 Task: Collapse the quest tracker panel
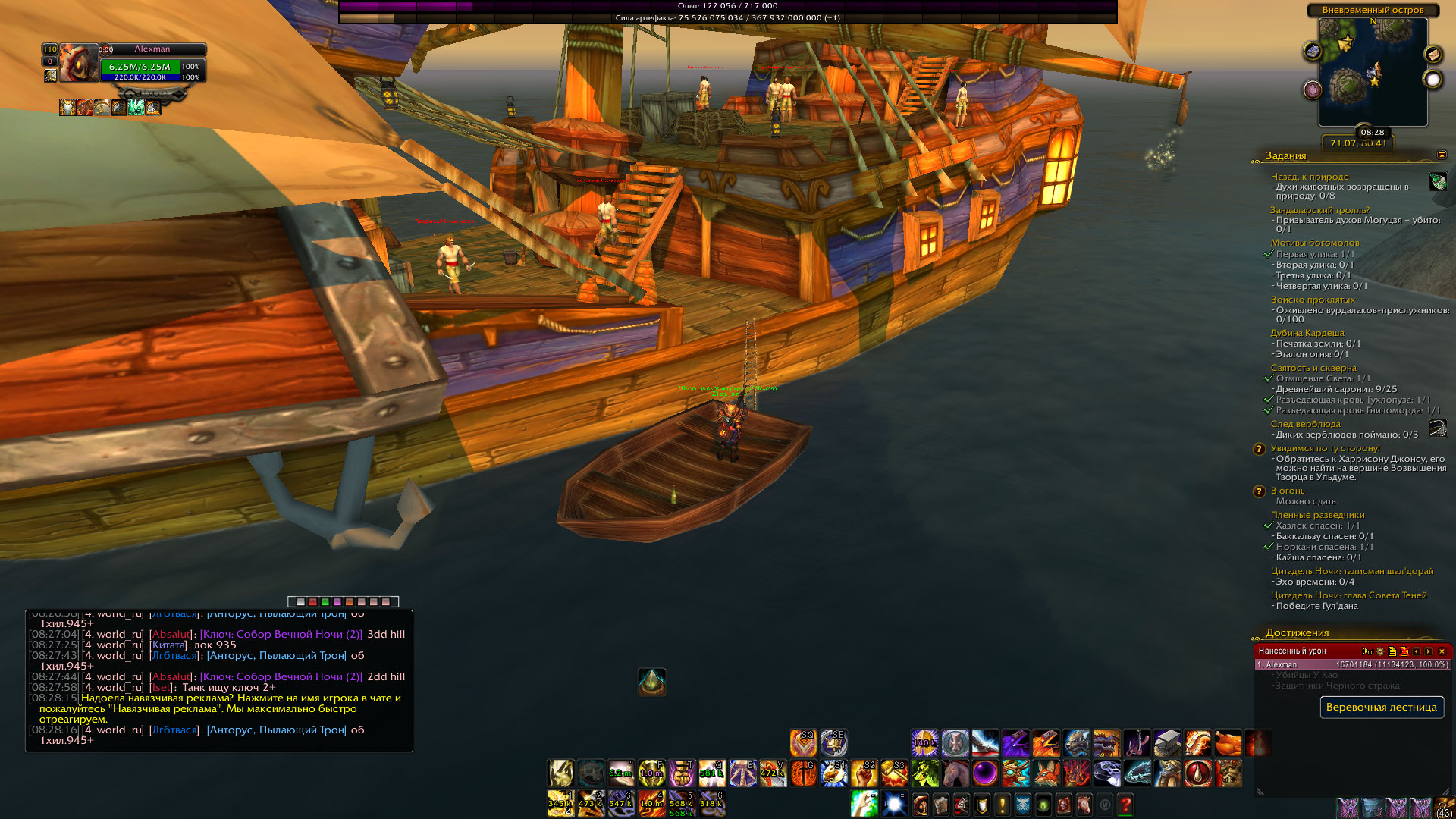pyautogui.click(x=1442, y=155)
